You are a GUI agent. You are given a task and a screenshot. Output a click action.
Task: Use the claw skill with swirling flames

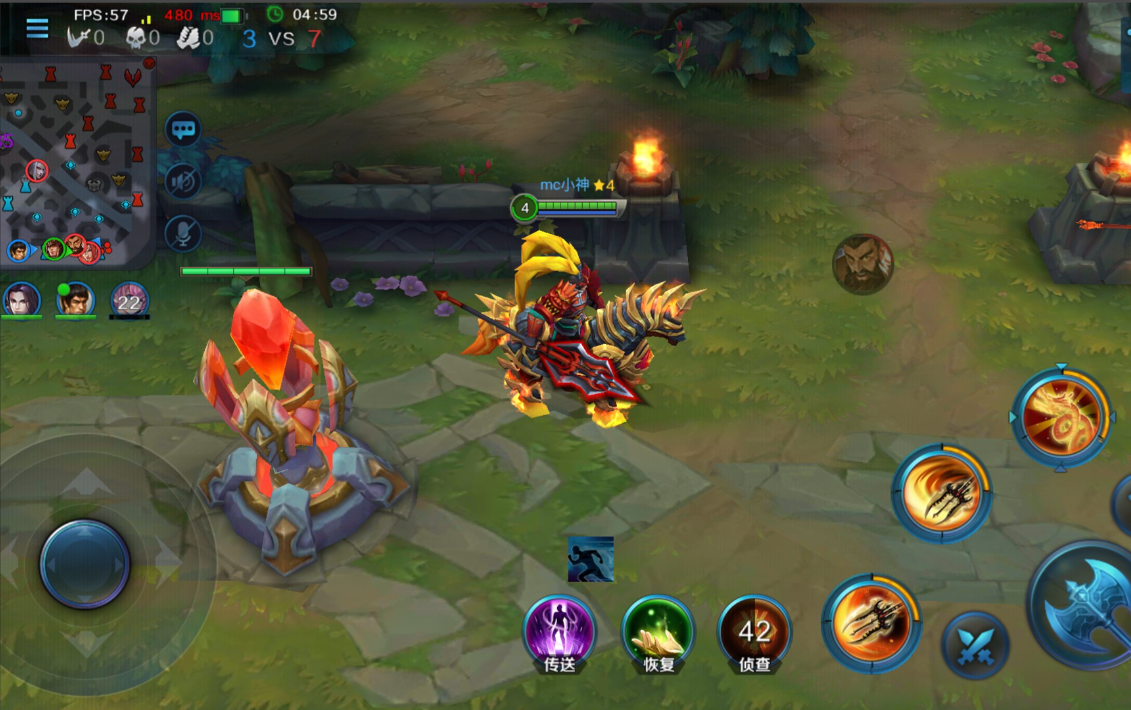(x=941, y=493)
